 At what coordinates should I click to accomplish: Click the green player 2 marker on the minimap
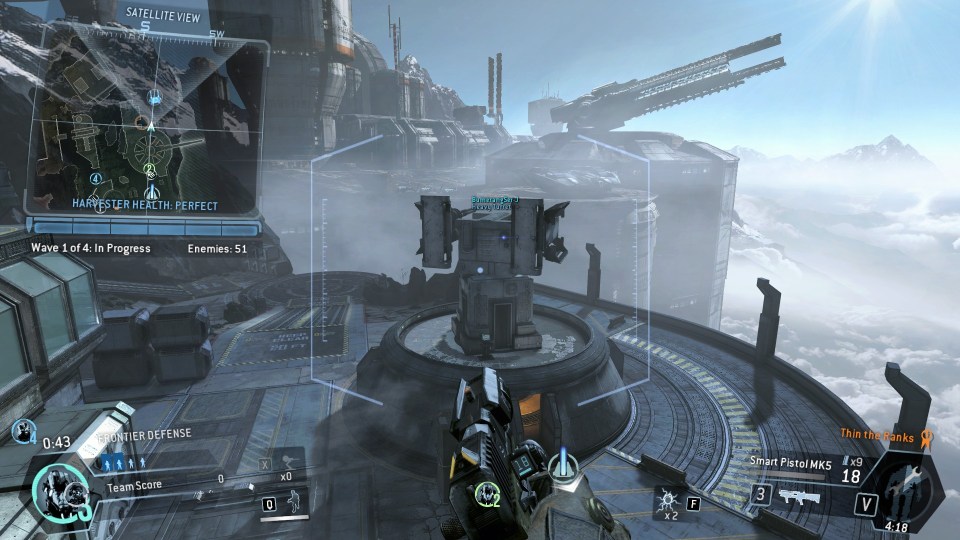point(150,170)
